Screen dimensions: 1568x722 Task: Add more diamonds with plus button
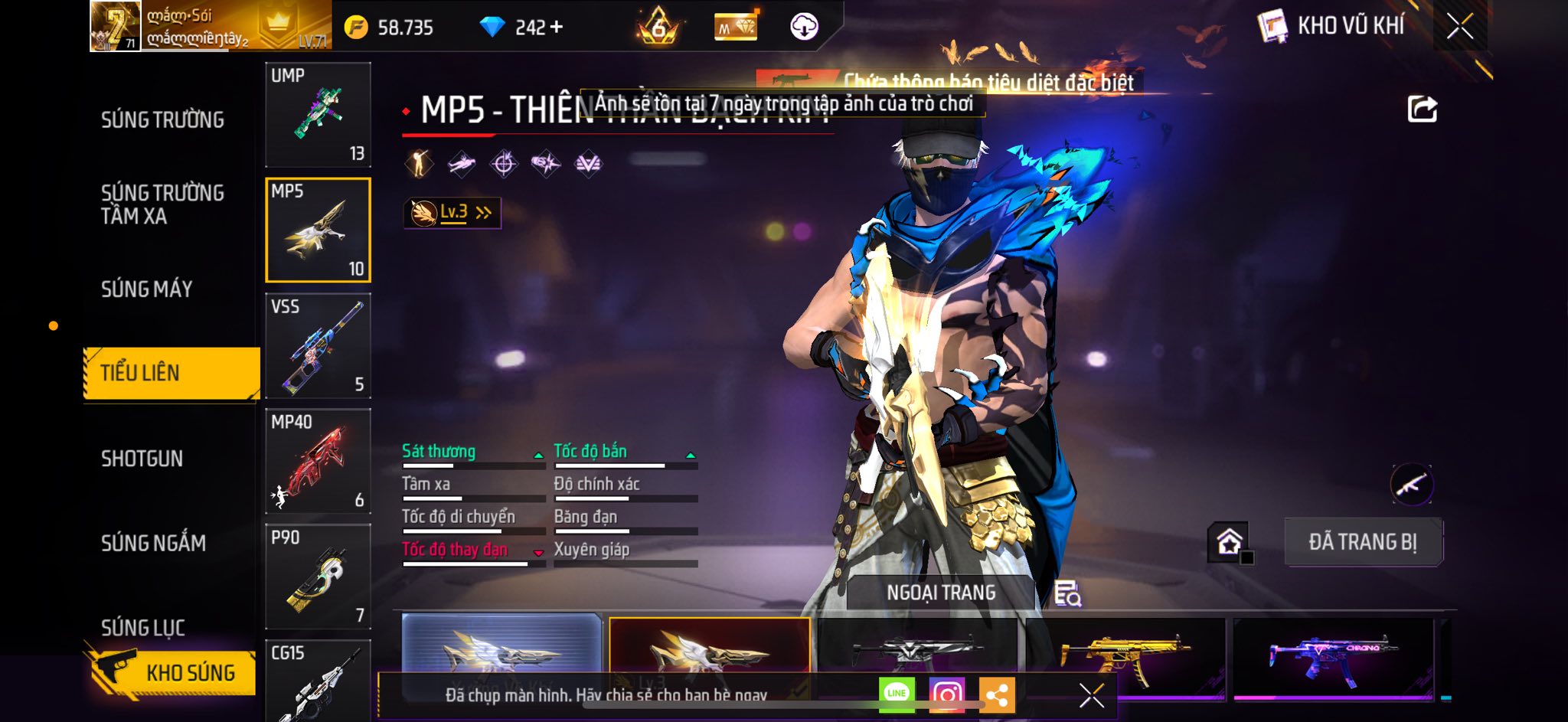[557, 28]
